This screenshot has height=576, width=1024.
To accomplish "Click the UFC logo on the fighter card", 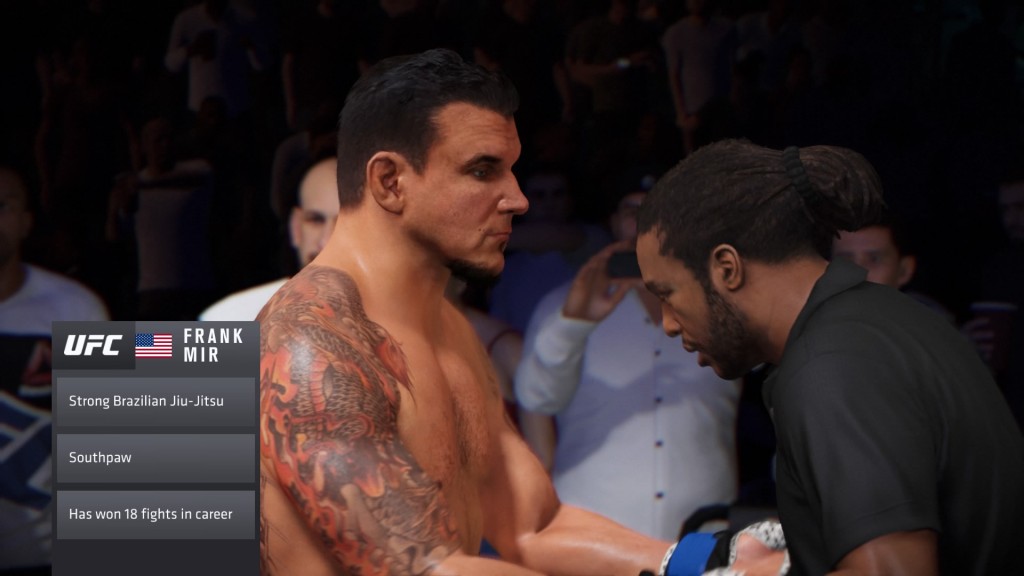I will point(93,345).
